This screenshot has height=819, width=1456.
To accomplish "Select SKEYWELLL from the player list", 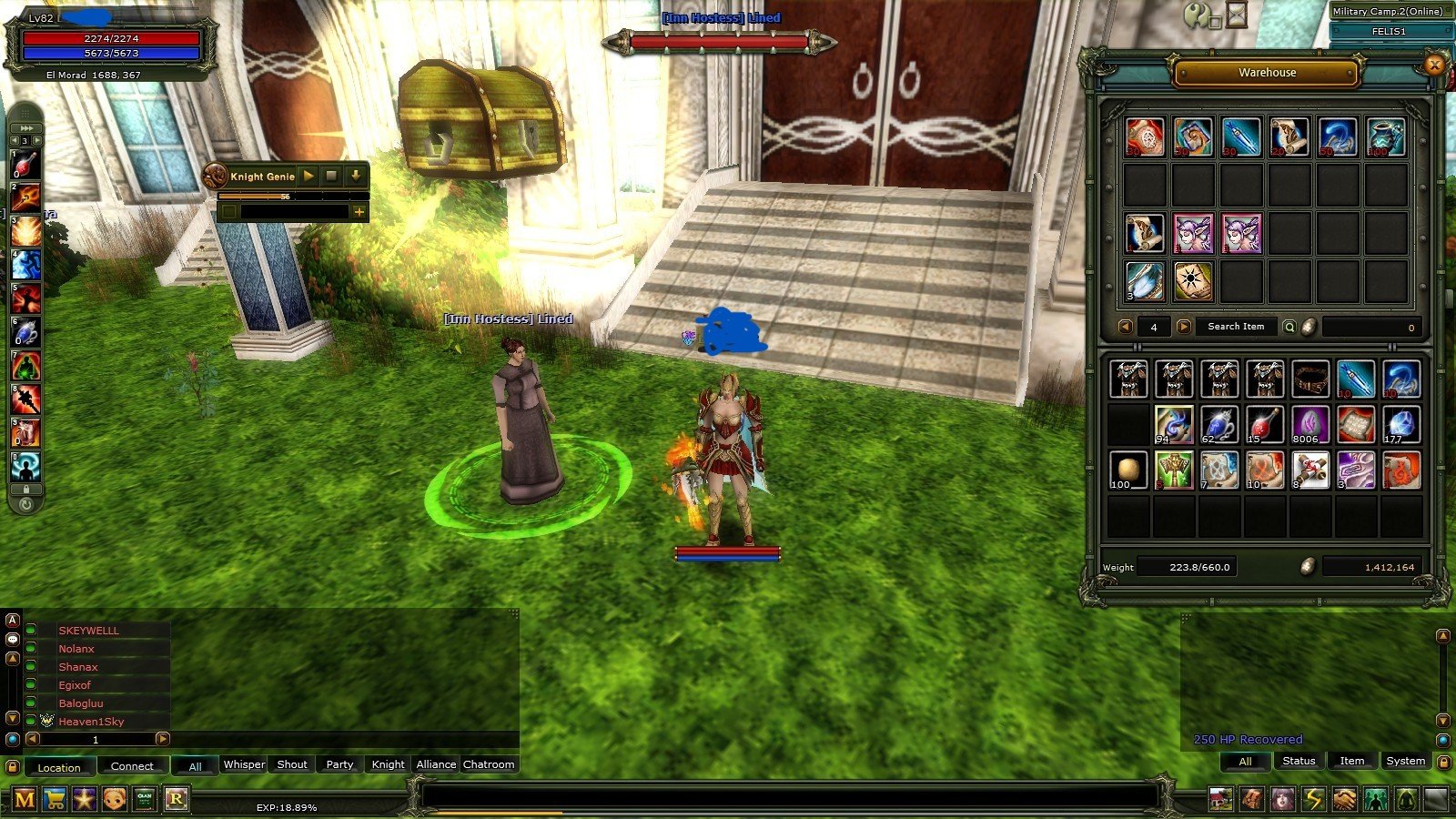I will (88, 631).
